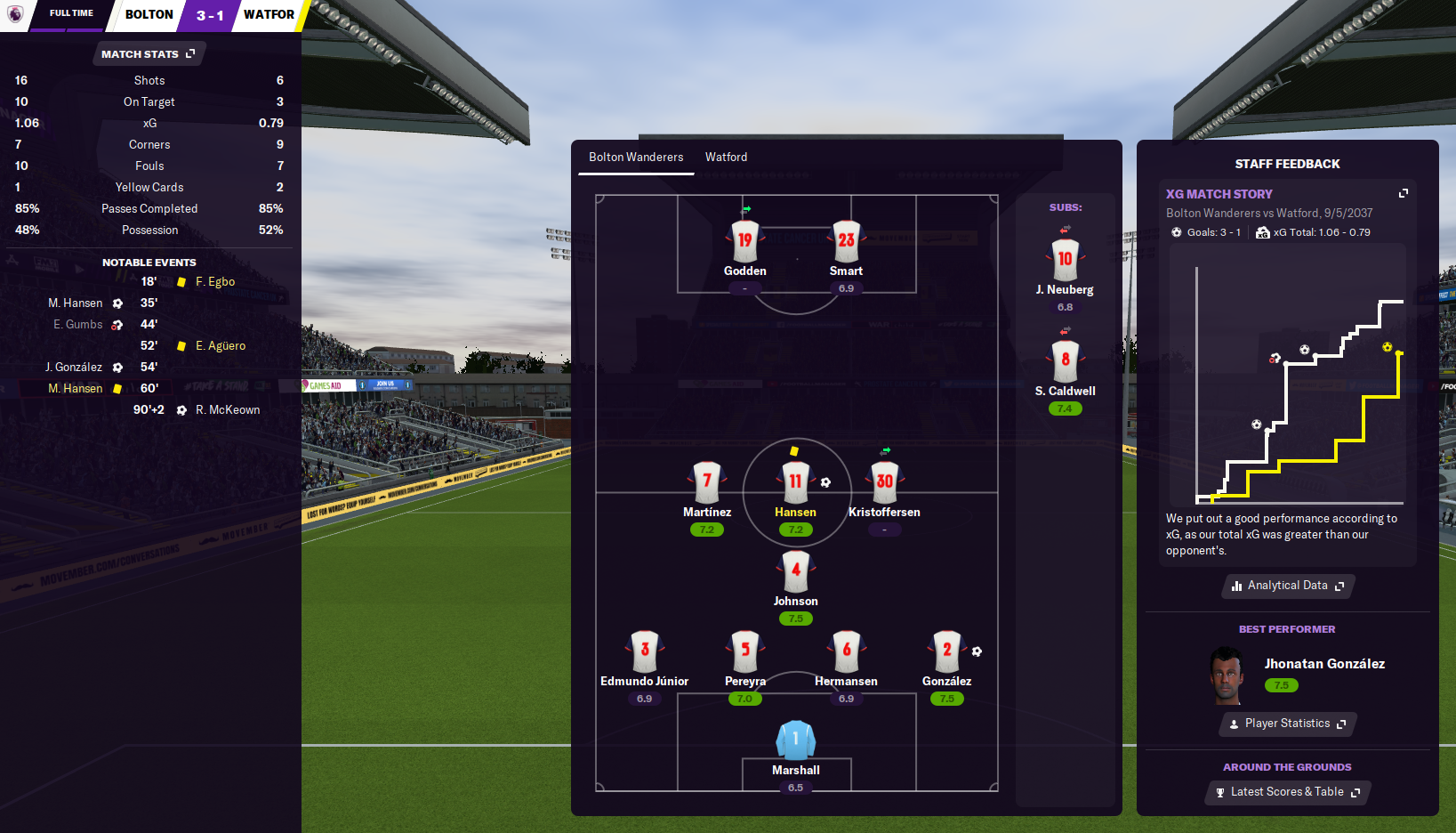Viewport: 1456px width, 833px height.
Task: Switch to the Watford lineup tab
Action: tap(726, 158)
